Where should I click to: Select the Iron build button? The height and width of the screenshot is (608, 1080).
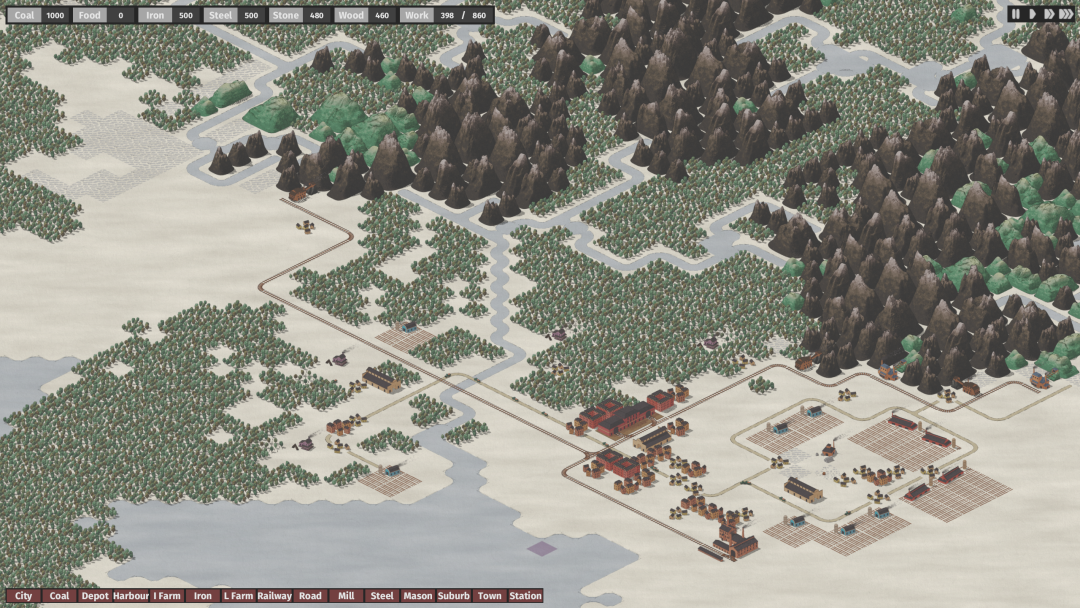pyautogui.click(x=203, y=596)
